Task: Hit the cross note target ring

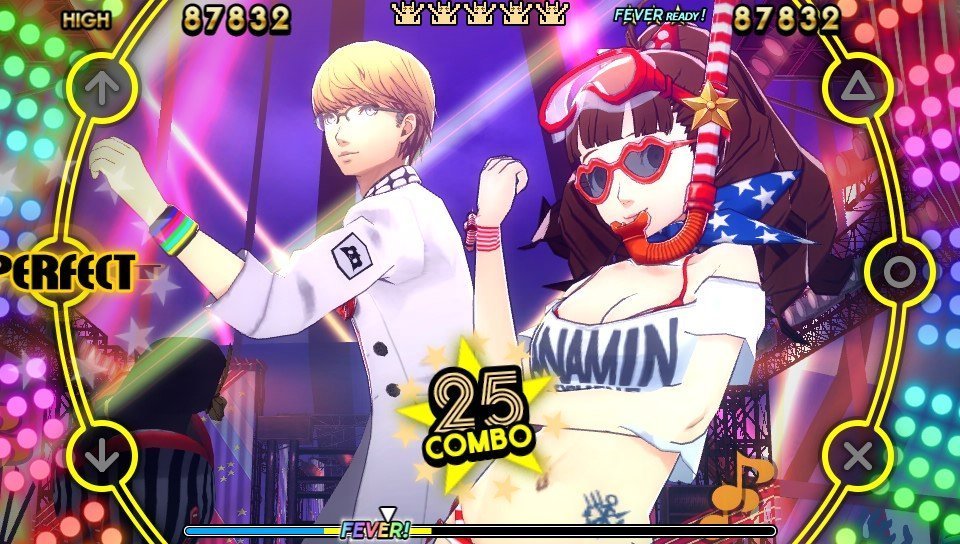Action: tap(857, 457)
